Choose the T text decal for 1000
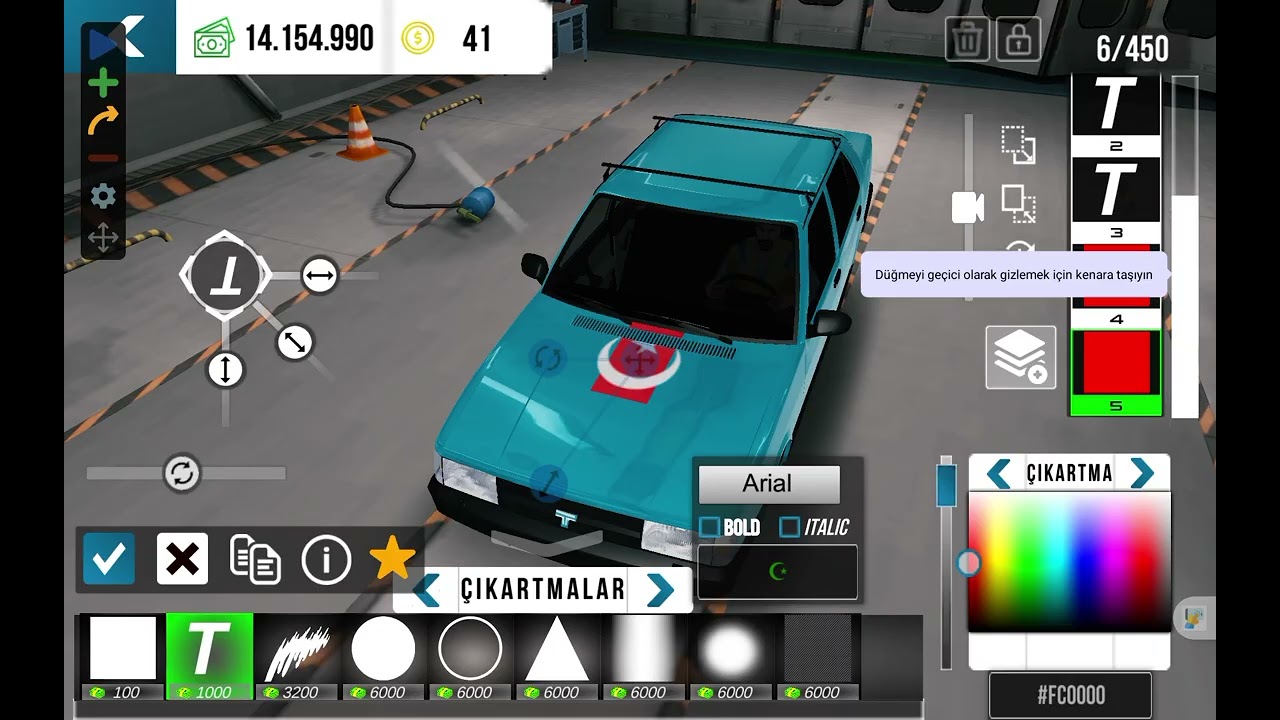Screen dimensions: 1280x720 point(209,650)
